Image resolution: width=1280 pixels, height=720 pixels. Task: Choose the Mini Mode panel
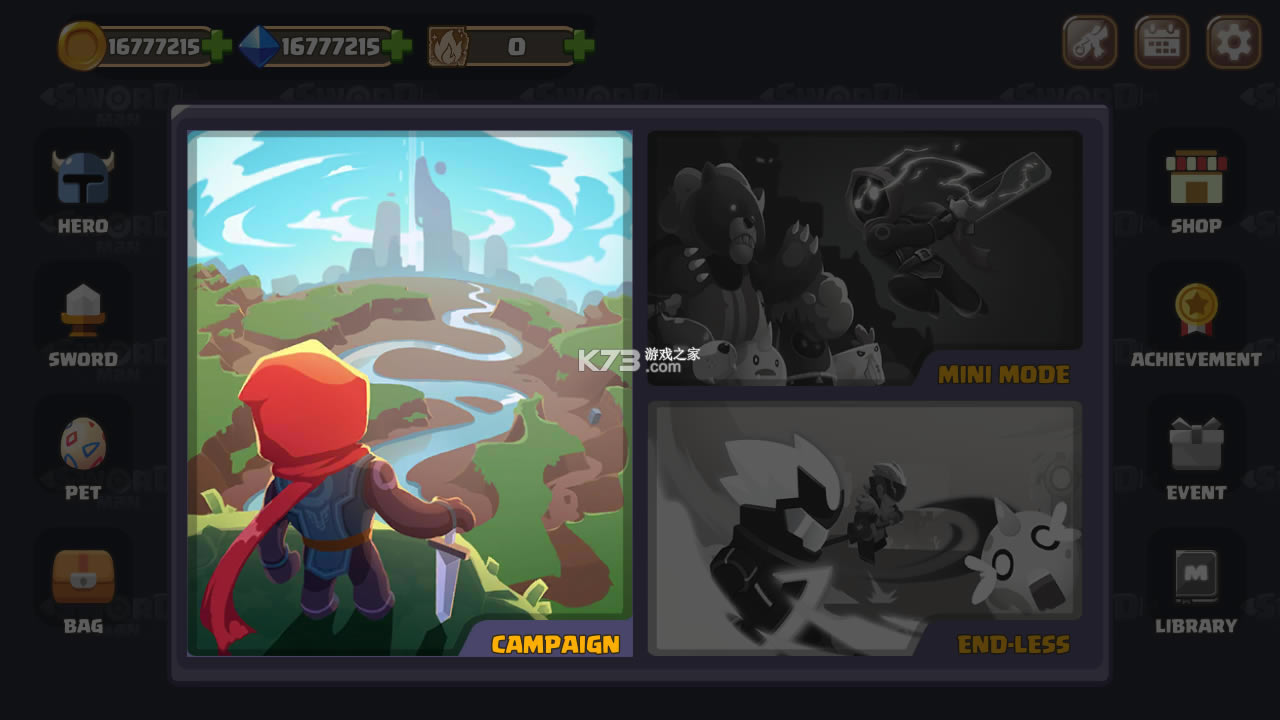[865, 258]
